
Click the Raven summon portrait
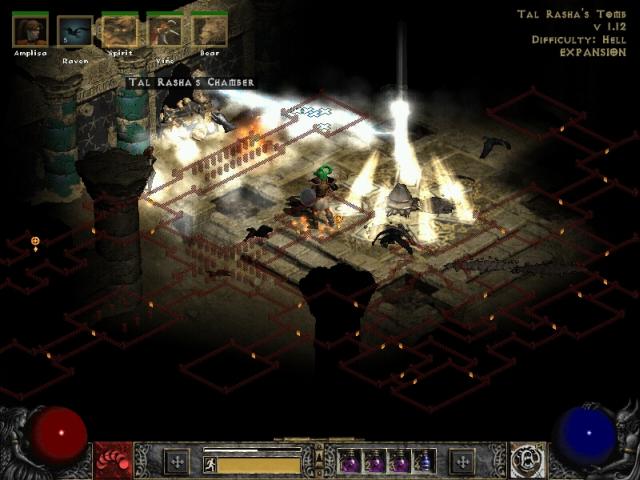point(75,32)
